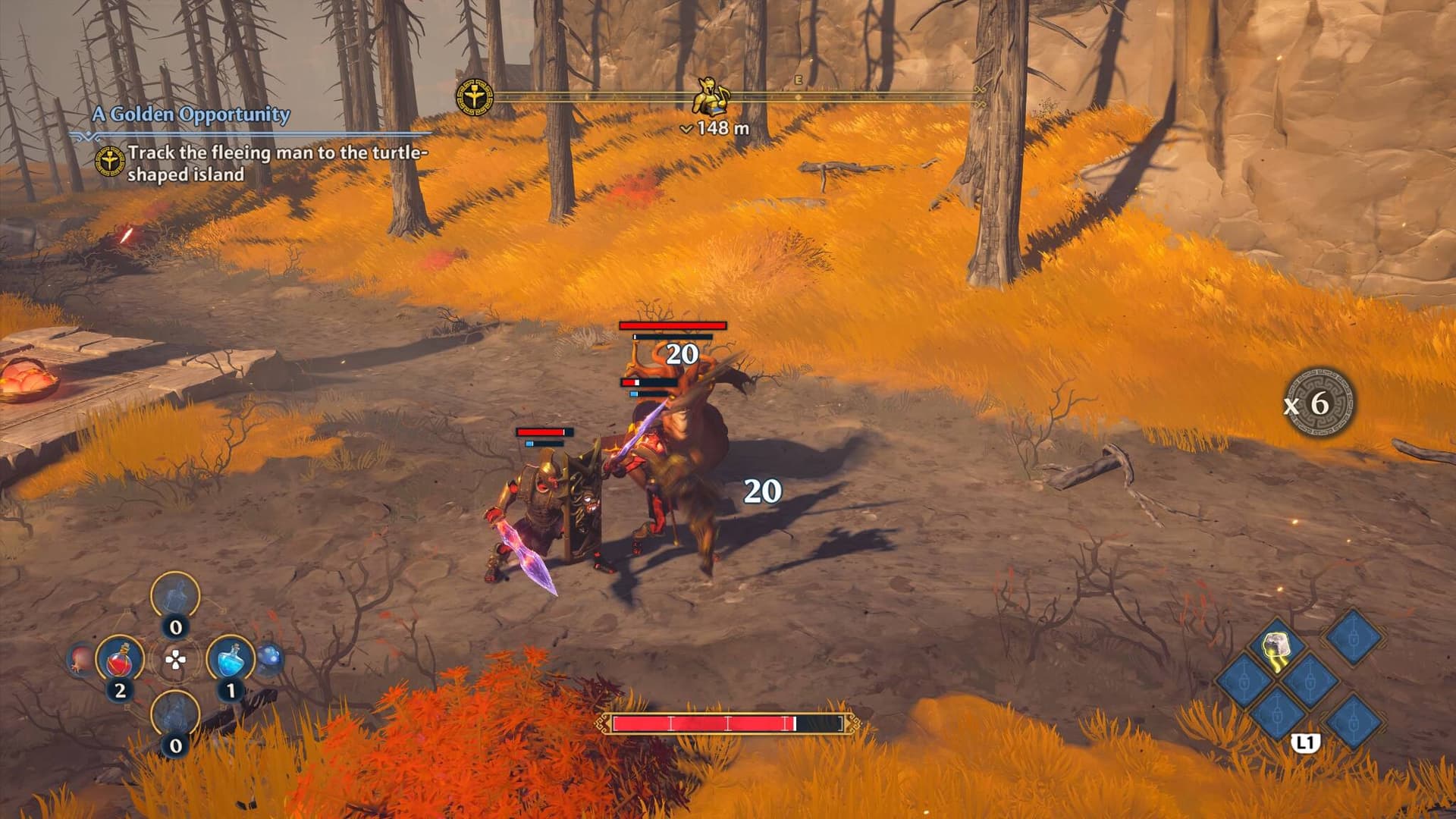1456x819 pixels.
Task: Select the A Golden Opportunity quest title
Action: [x=191, y=115]
